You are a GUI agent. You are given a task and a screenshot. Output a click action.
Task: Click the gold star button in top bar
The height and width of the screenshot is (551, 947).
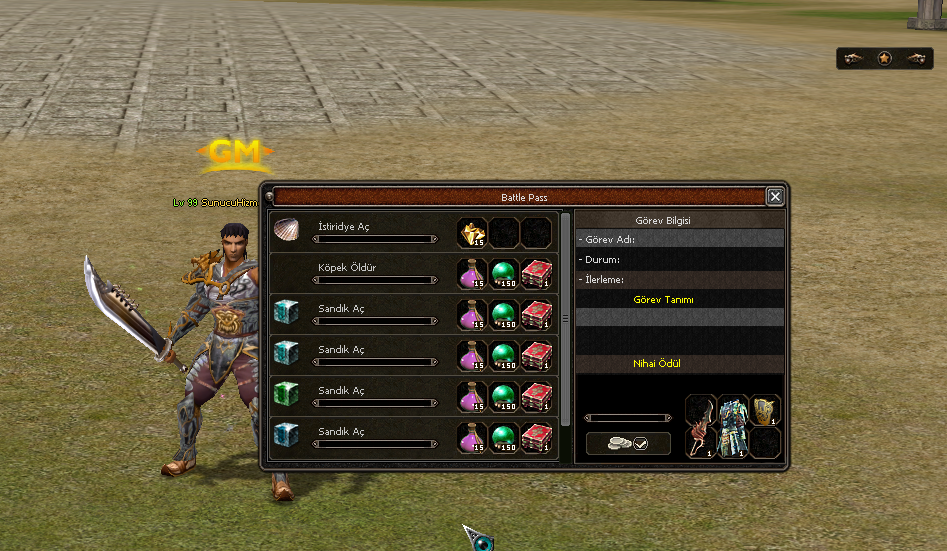click(x=884, y=59)
